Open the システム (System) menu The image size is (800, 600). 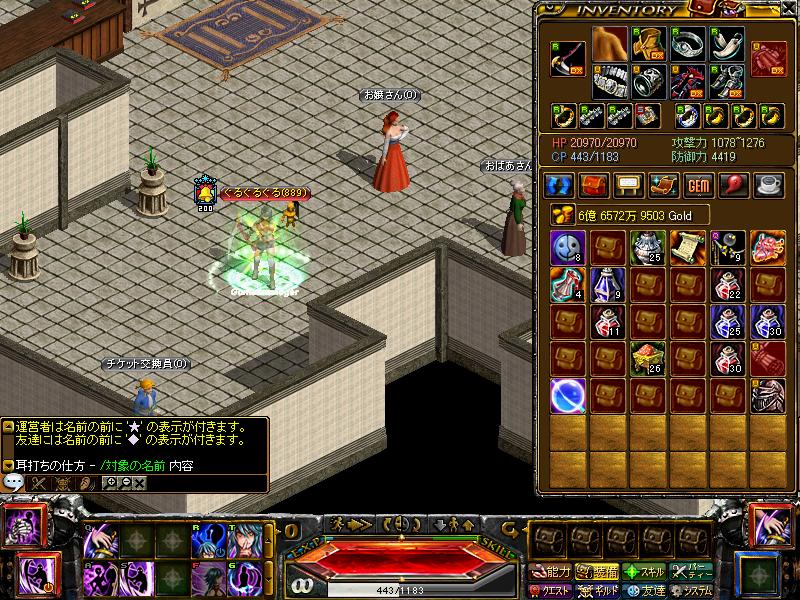(x=693, y=590)
